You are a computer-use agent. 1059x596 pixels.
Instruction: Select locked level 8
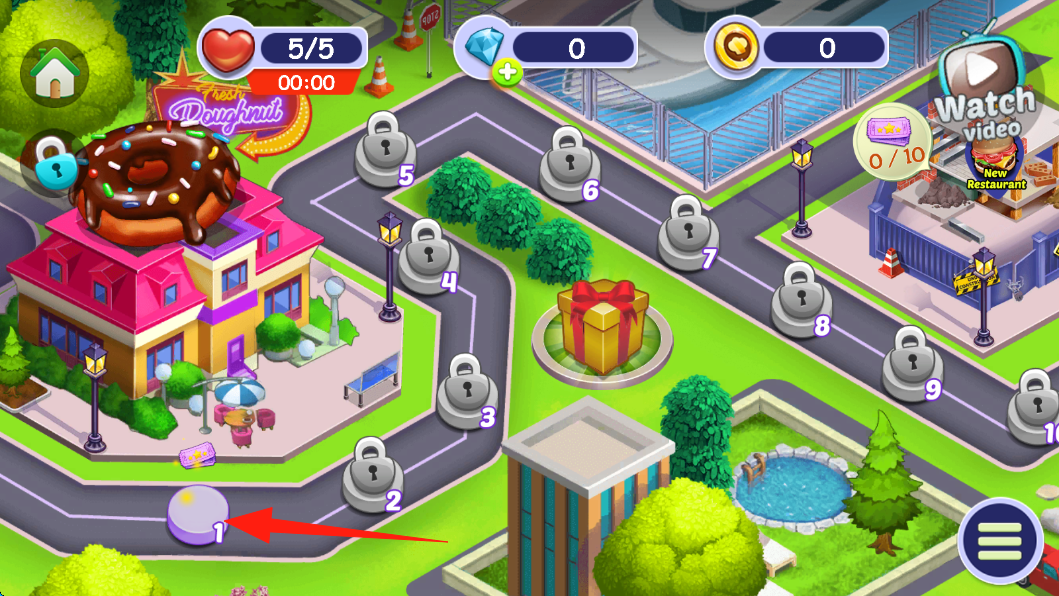click(x=800, y=298)
